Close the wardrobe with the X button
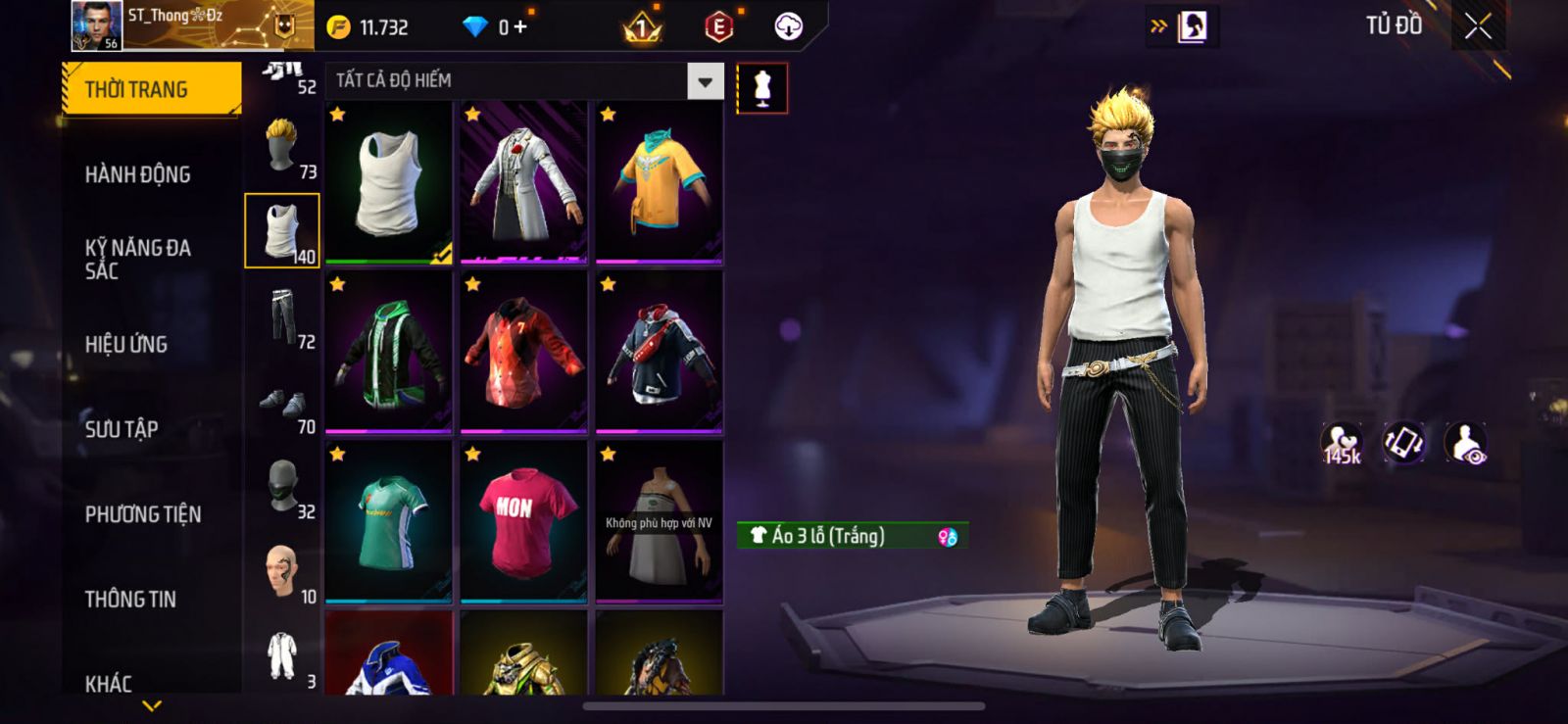The width and height of the screenshot is (1568, 724). [1478, 26]
